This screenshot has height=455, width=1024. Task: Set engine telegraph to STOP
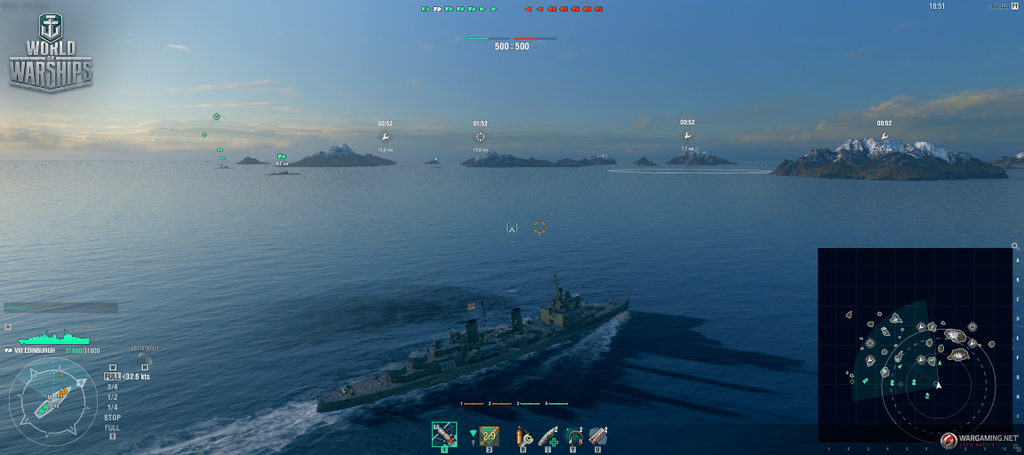[x=112, y=418]
